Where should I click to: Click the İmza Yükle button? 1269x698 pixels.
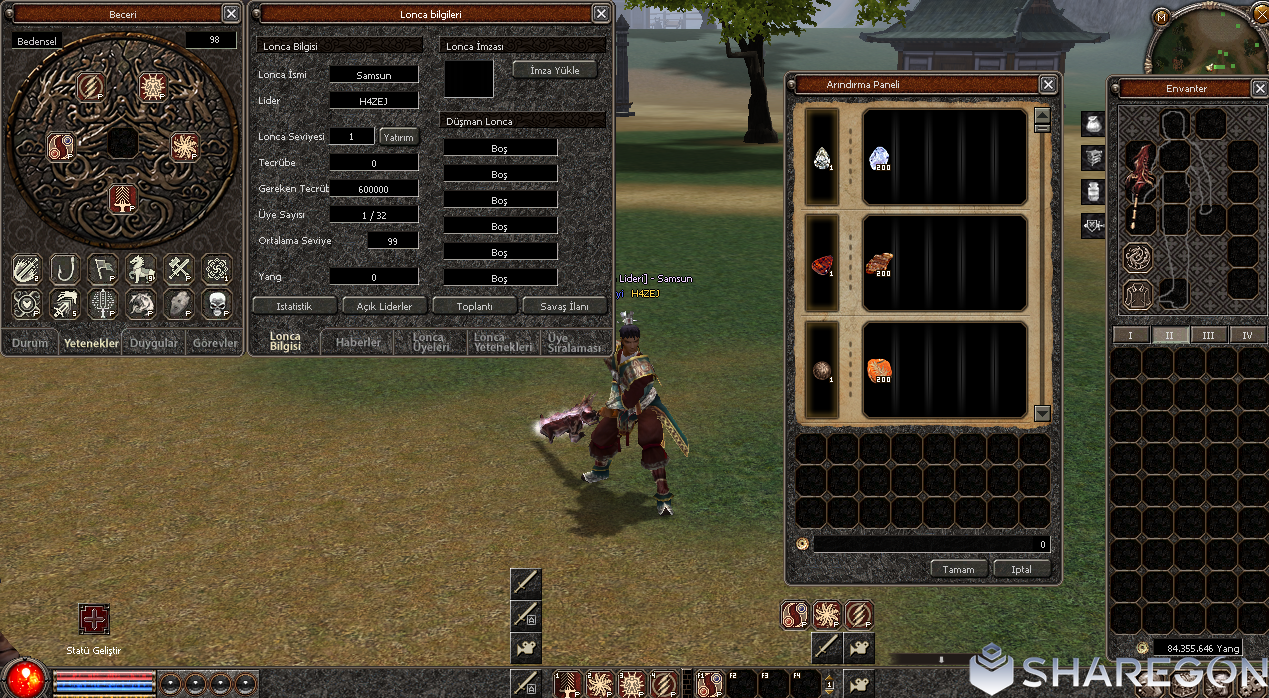(x=554, y=70)
